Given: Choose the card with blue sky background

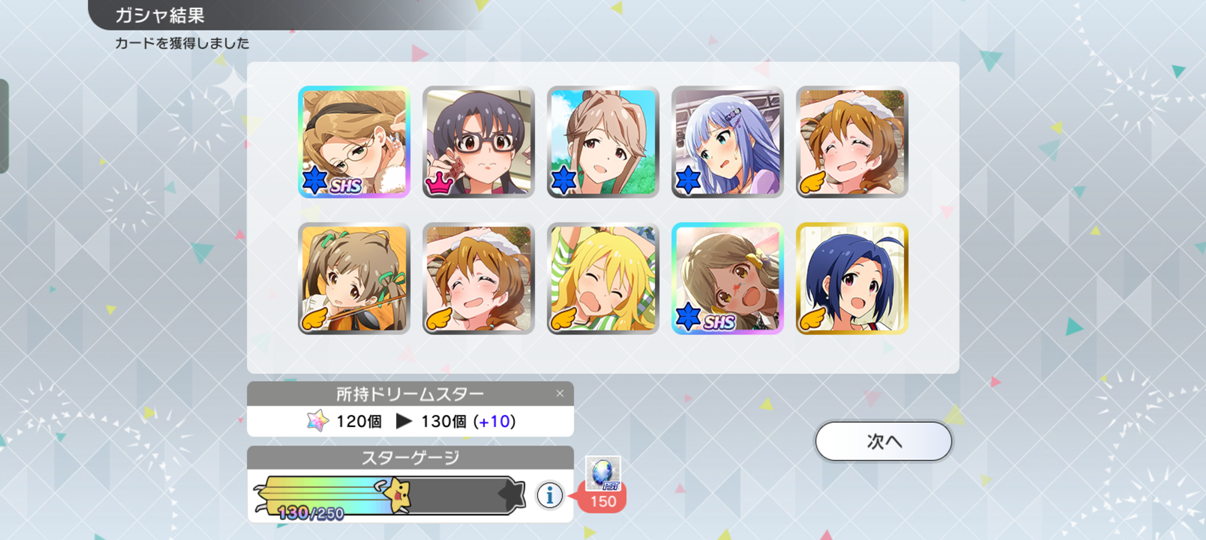Looking at the screenshot, I should tap(603, 142).
